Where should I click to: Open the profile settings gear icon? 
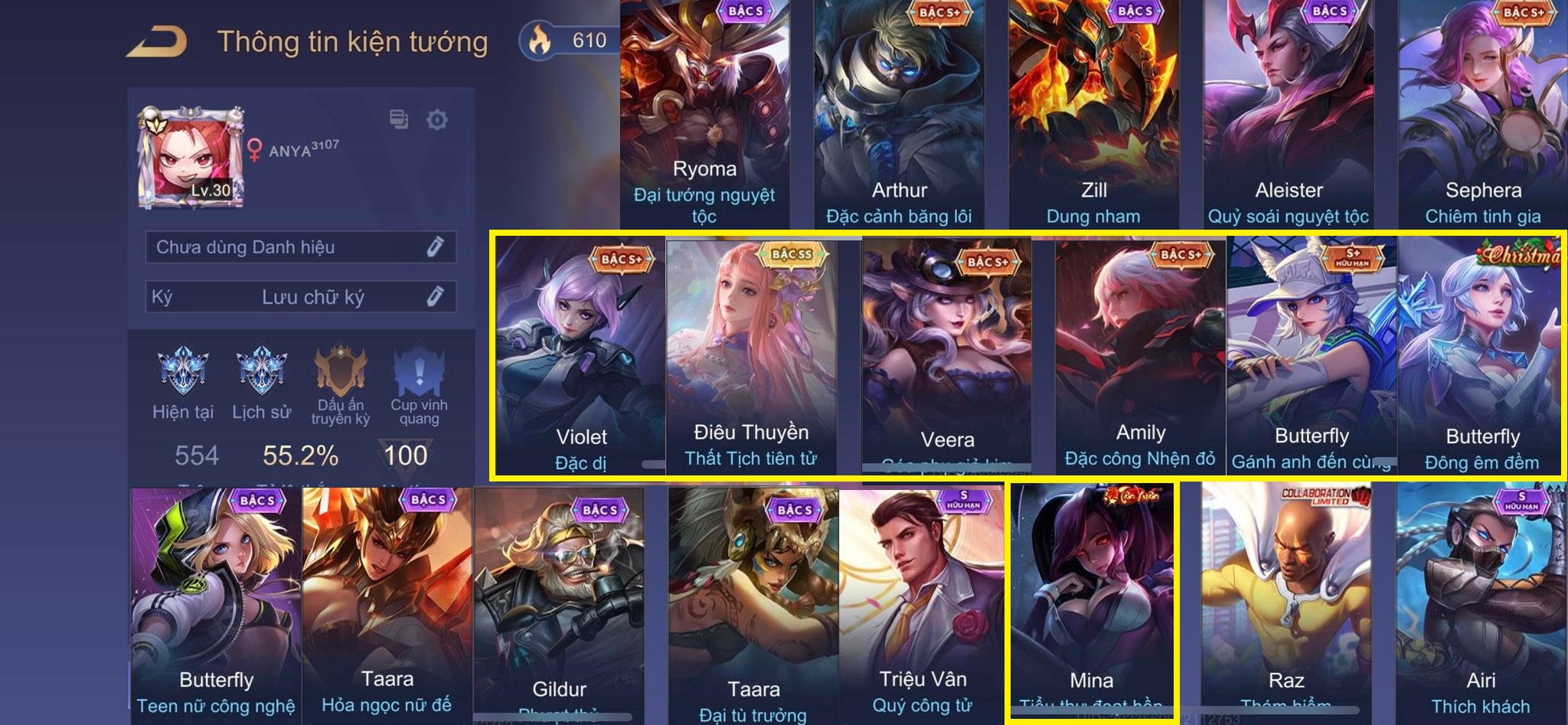click(x=436, y=120)
